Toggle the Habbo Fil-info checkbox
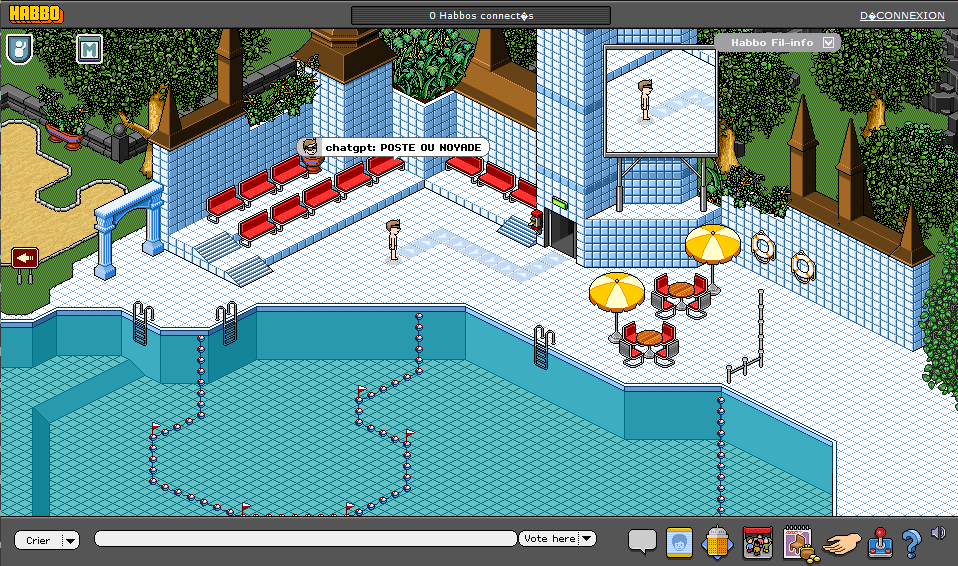The width and height of the screenshot is (958, 566). click(x=828, y=43)
